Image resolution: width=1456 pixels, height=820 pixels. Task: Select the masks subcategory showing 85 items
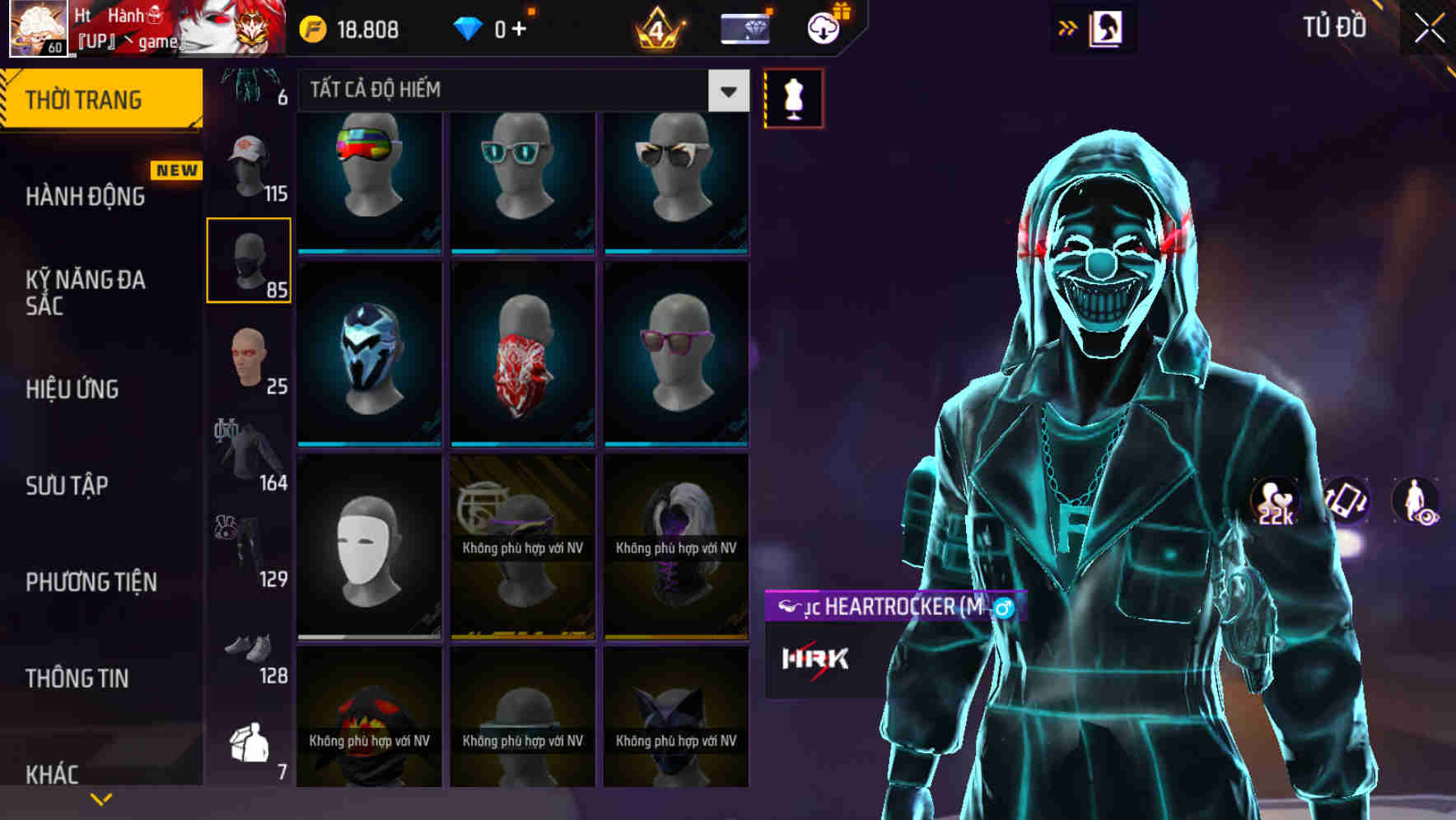pyautogui.click(x=250, y=262)
